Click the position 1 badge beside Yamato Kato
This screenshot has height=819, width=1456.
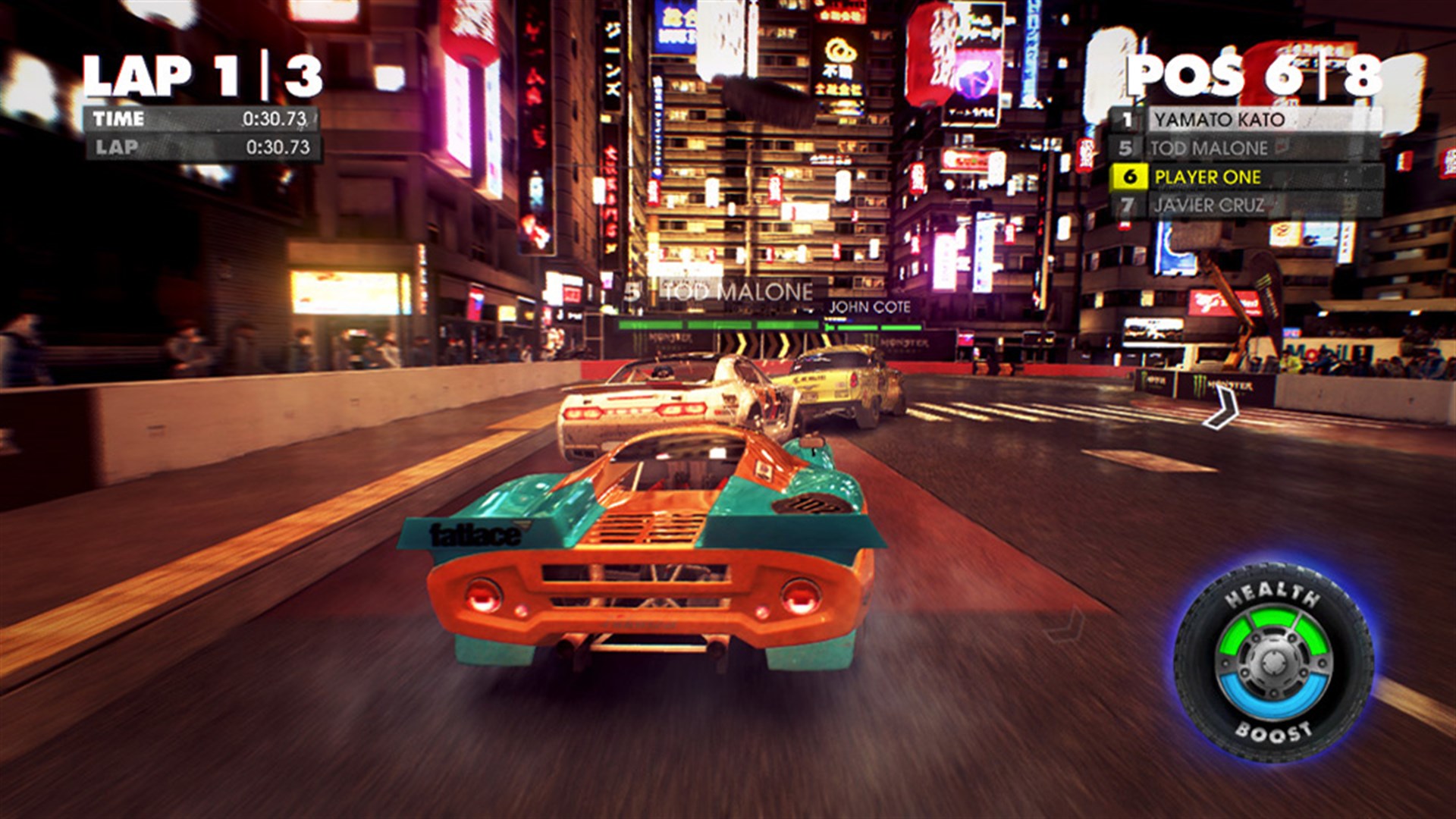coord(1128,120)
